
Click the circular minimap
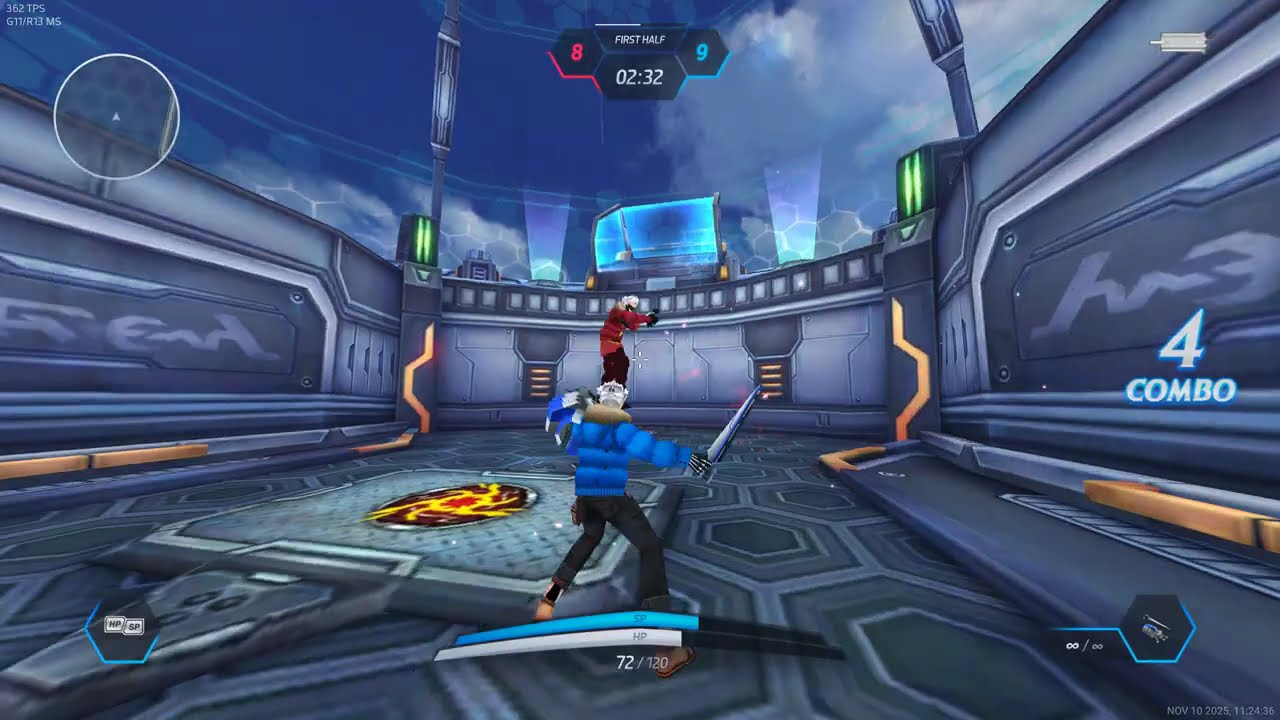116,116
